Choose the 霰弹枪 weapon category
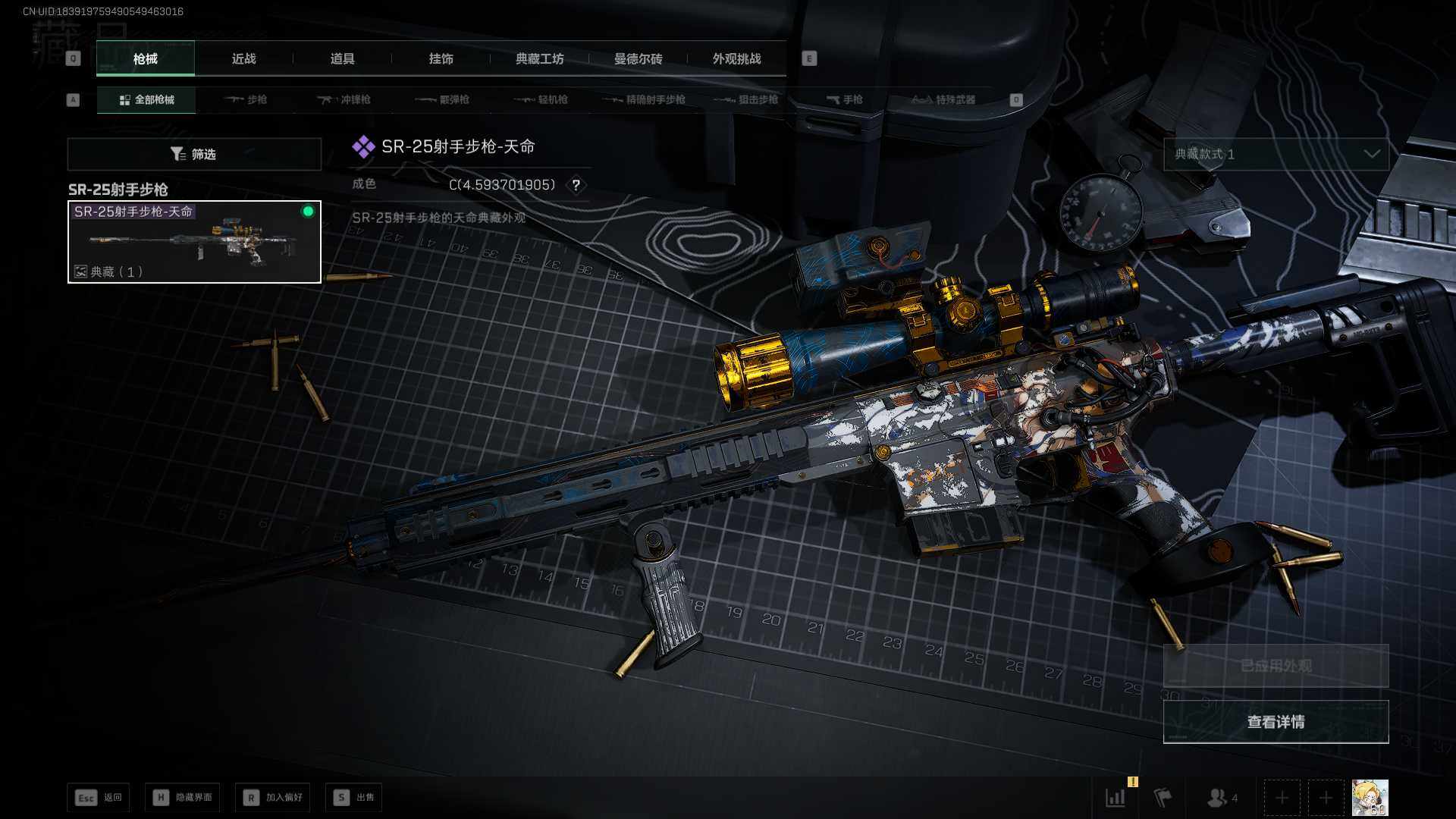This screenshot has height=819, width=1456. pos(443,99)
